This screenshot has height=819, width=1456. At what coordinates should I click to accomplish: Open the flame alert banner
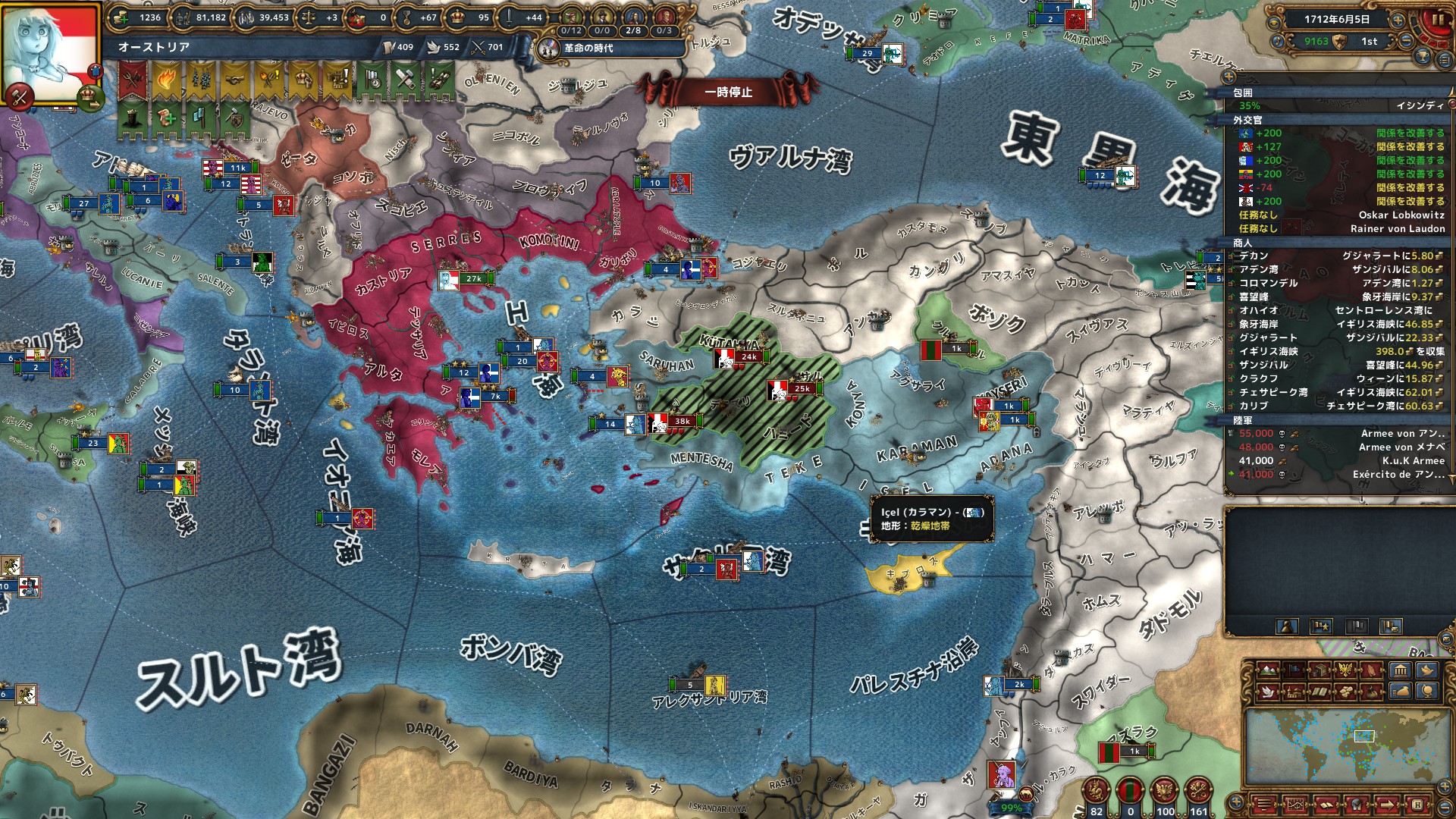pyautogui.click(x=167, y=80)
